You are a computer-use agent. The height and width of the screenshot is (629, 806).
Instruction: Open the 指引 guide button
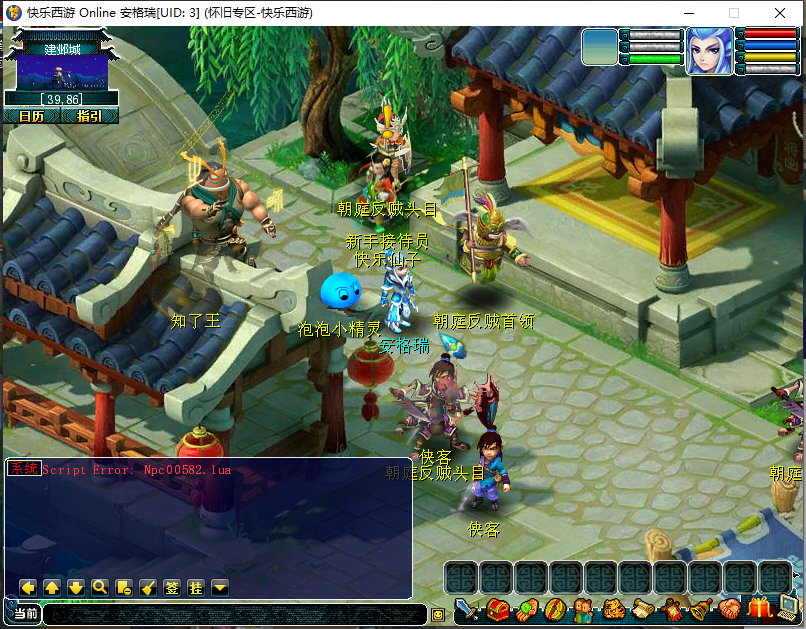click(x=90, y=116)
